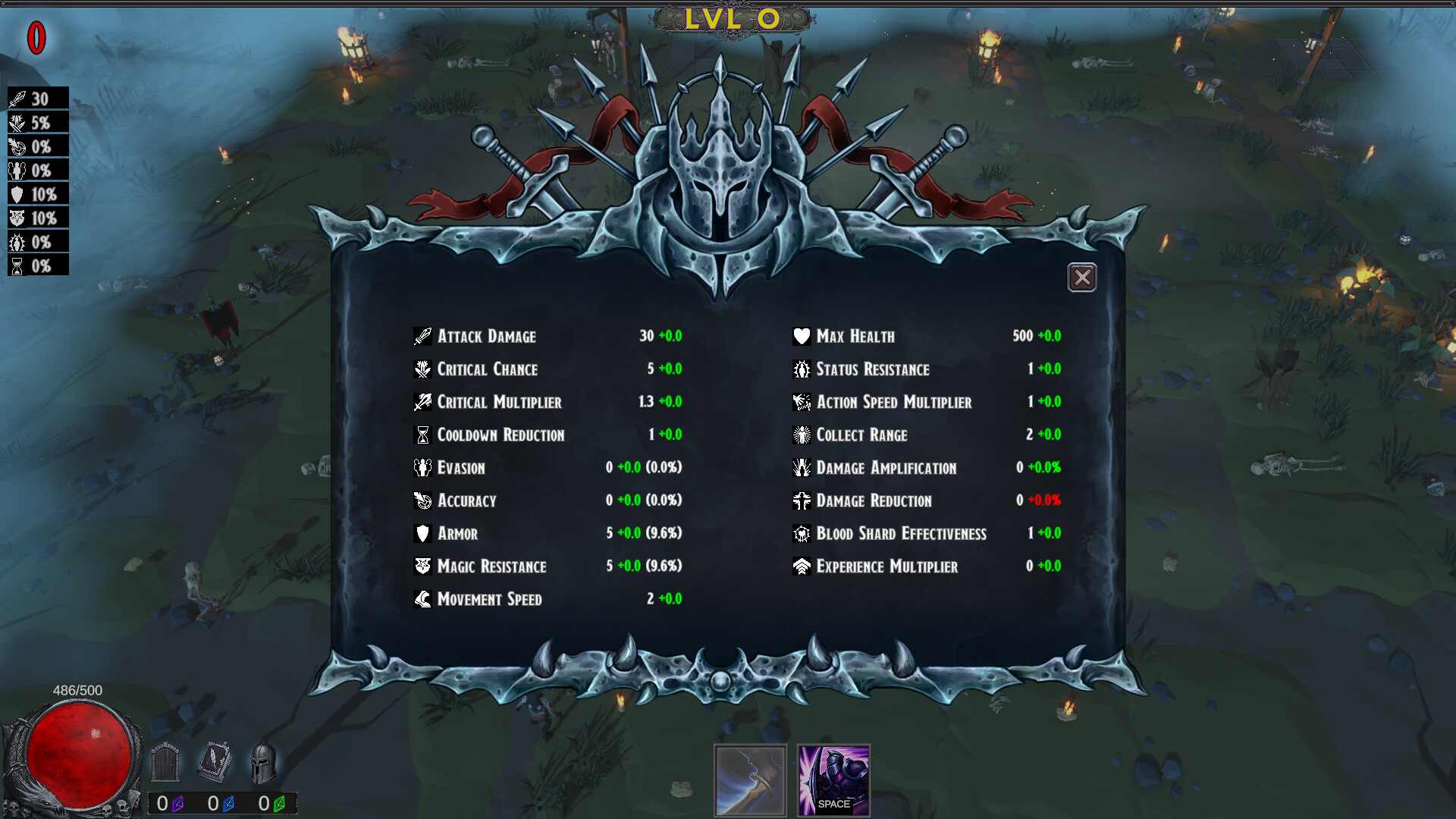1456x819 pixels.
Task: Click the Cooldown Reduction hourglass icon
Action: pos(422,435)
